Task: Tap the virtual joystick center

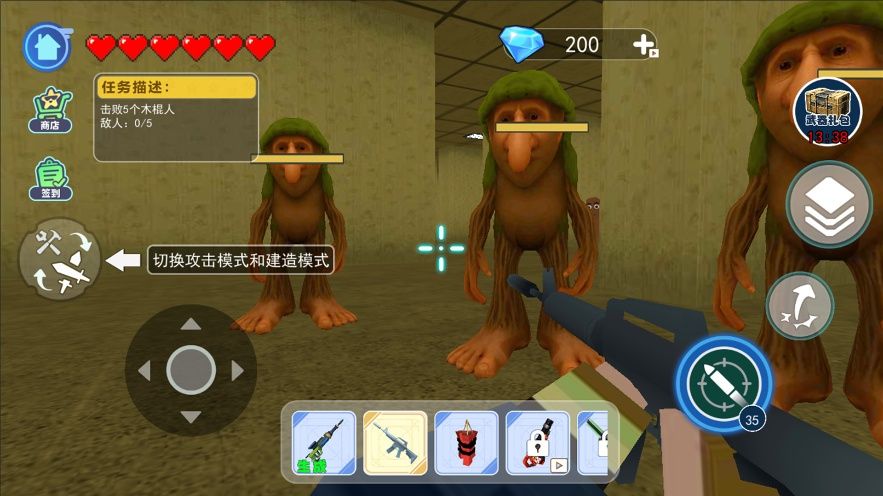Action: [190, 370]
